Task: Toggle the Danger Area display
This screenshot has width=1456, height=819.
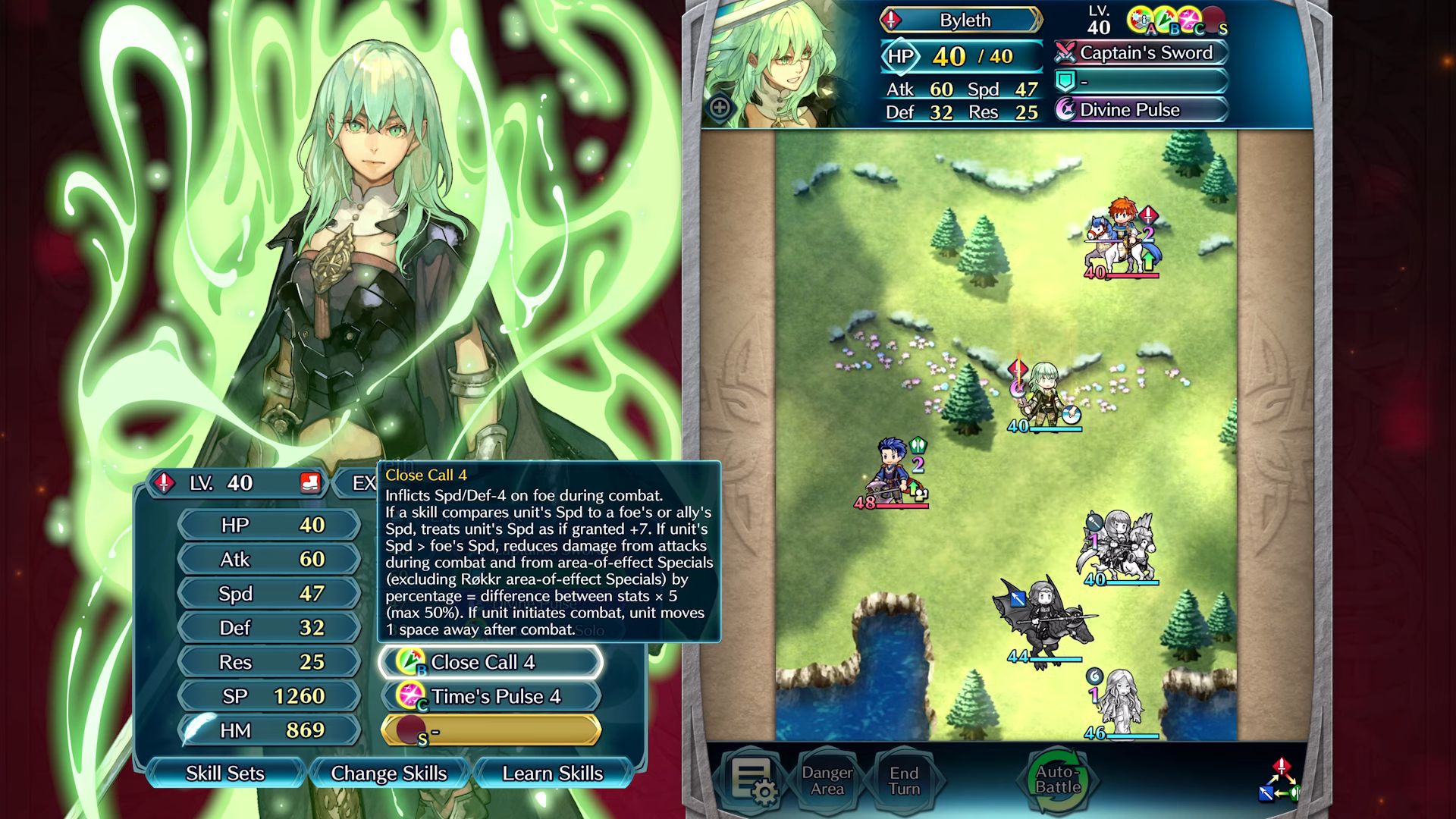Action: tap(827, 780)
